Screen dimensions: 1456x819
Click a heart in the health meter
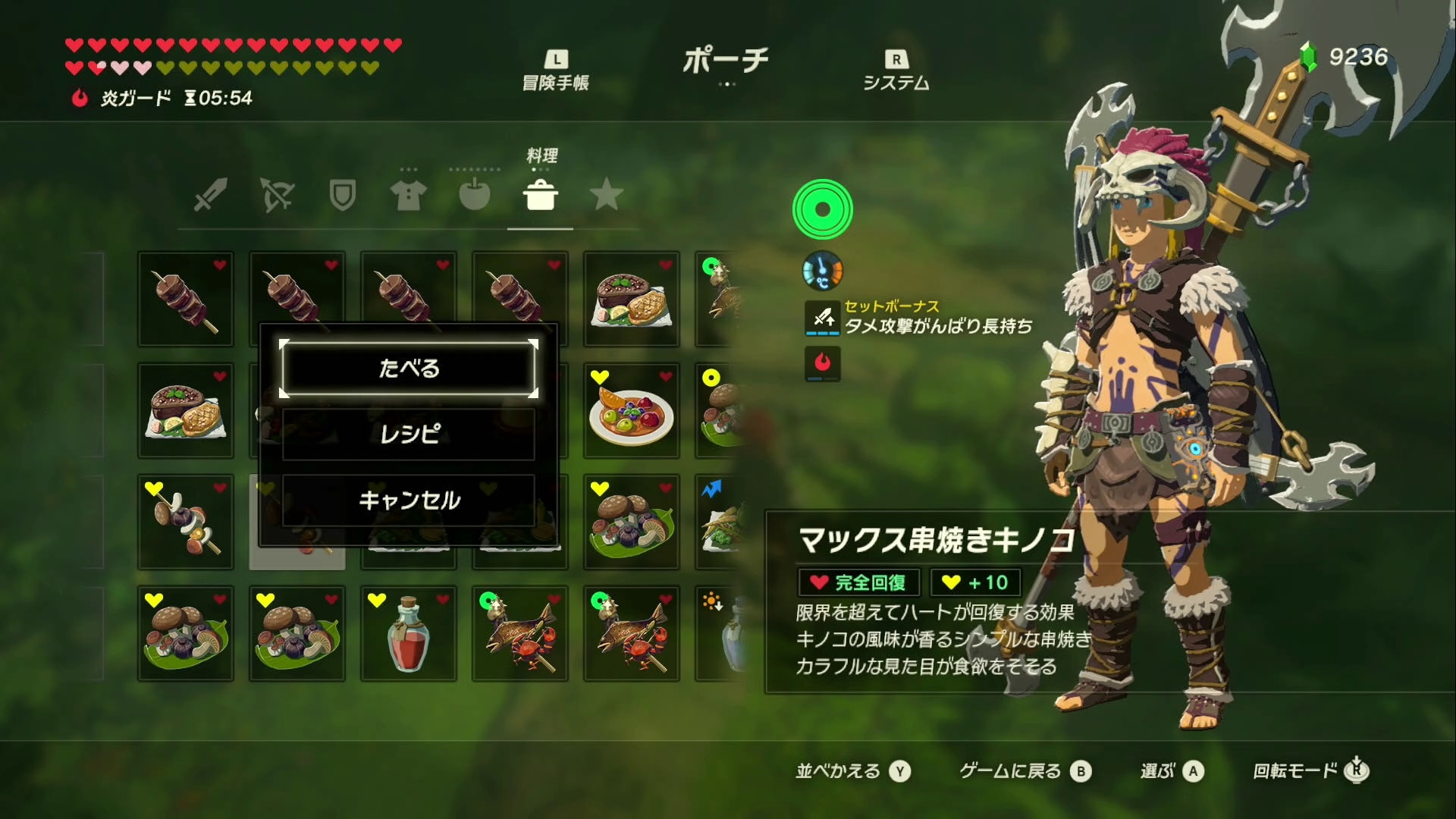(73, 45)
